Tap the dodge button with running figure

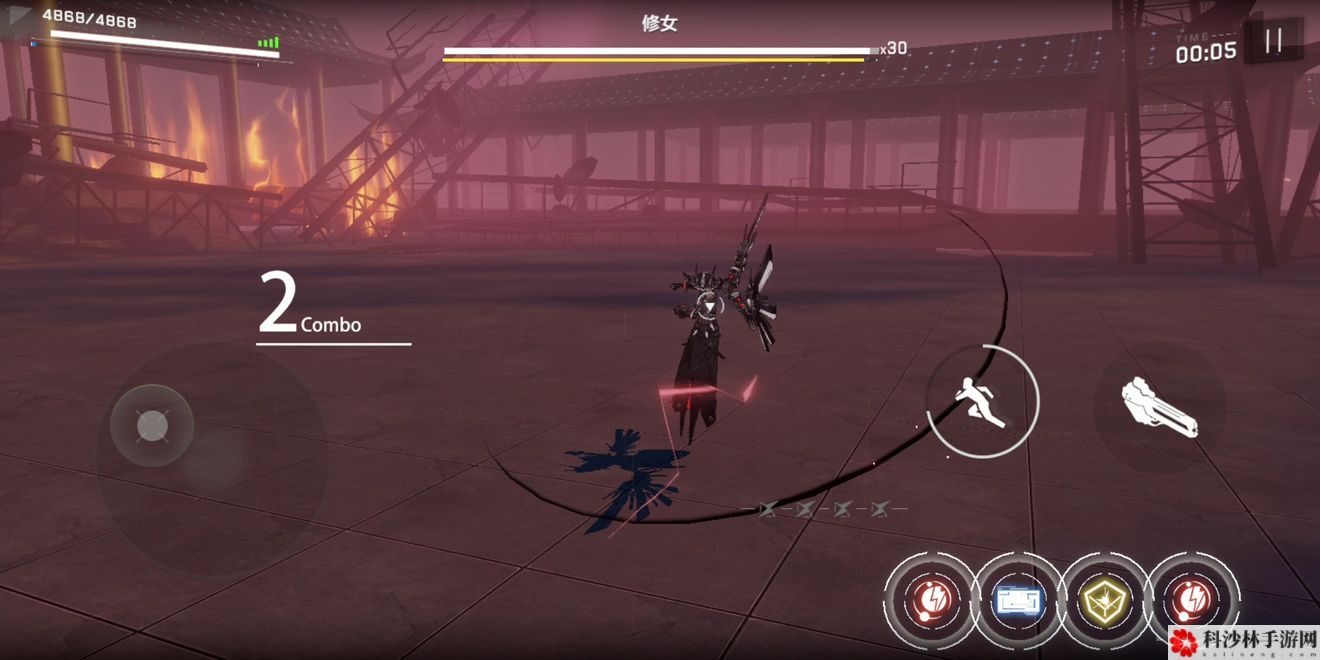tap(981, 401)
